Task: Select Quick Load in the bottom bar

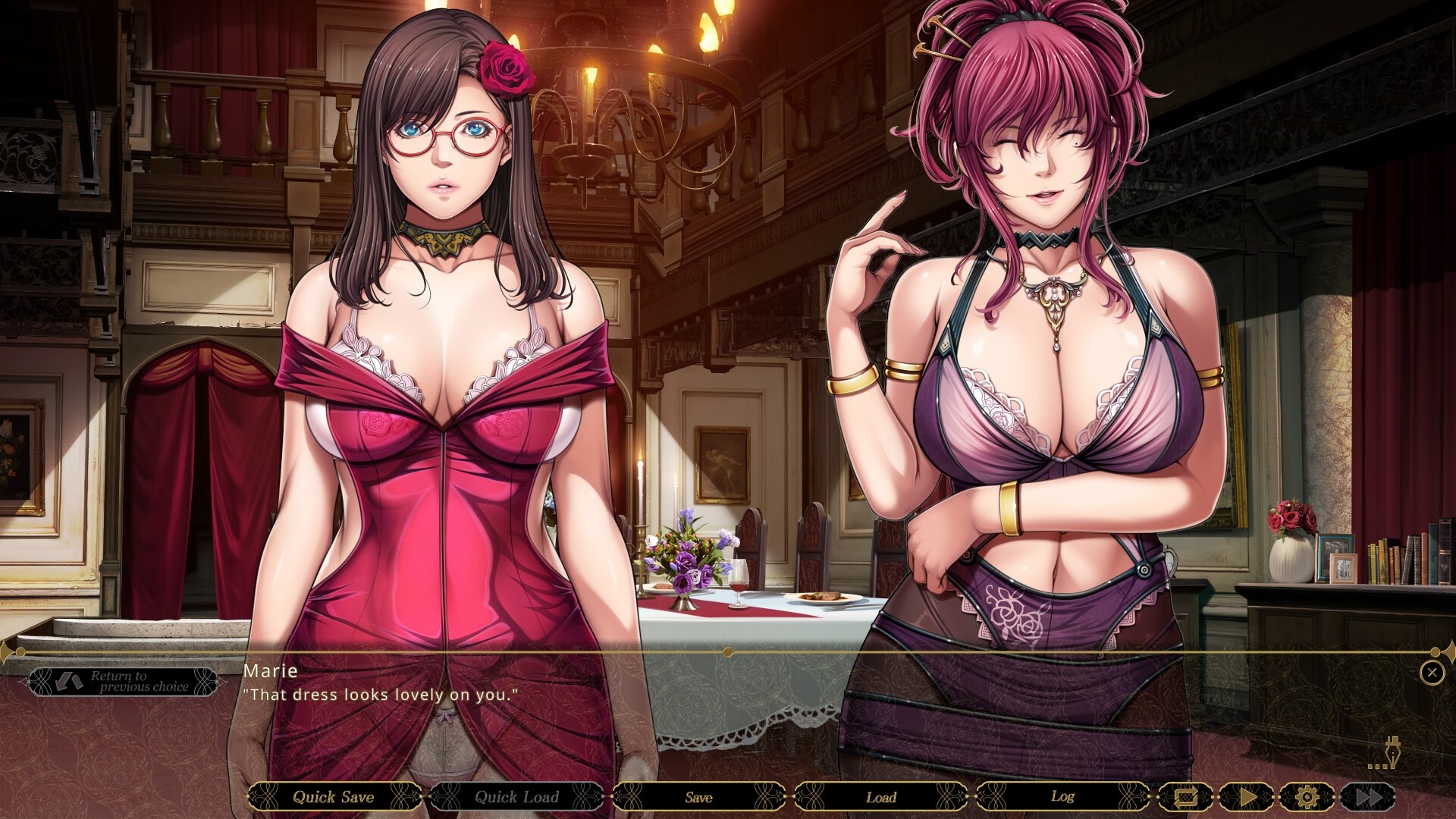Action: [516, 797]
